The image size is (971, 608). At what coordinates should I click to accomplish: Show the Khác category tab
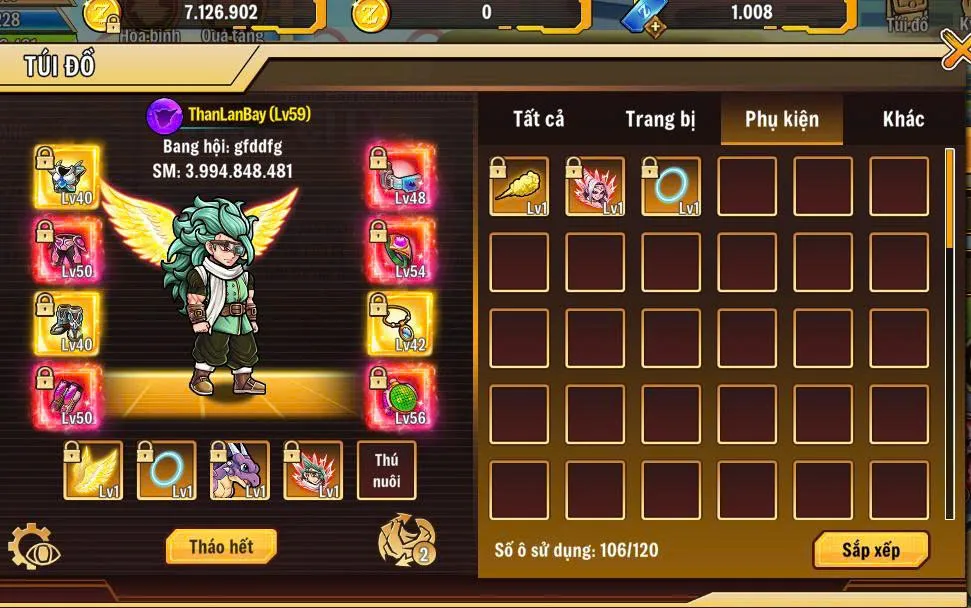(x=903, y=120)
